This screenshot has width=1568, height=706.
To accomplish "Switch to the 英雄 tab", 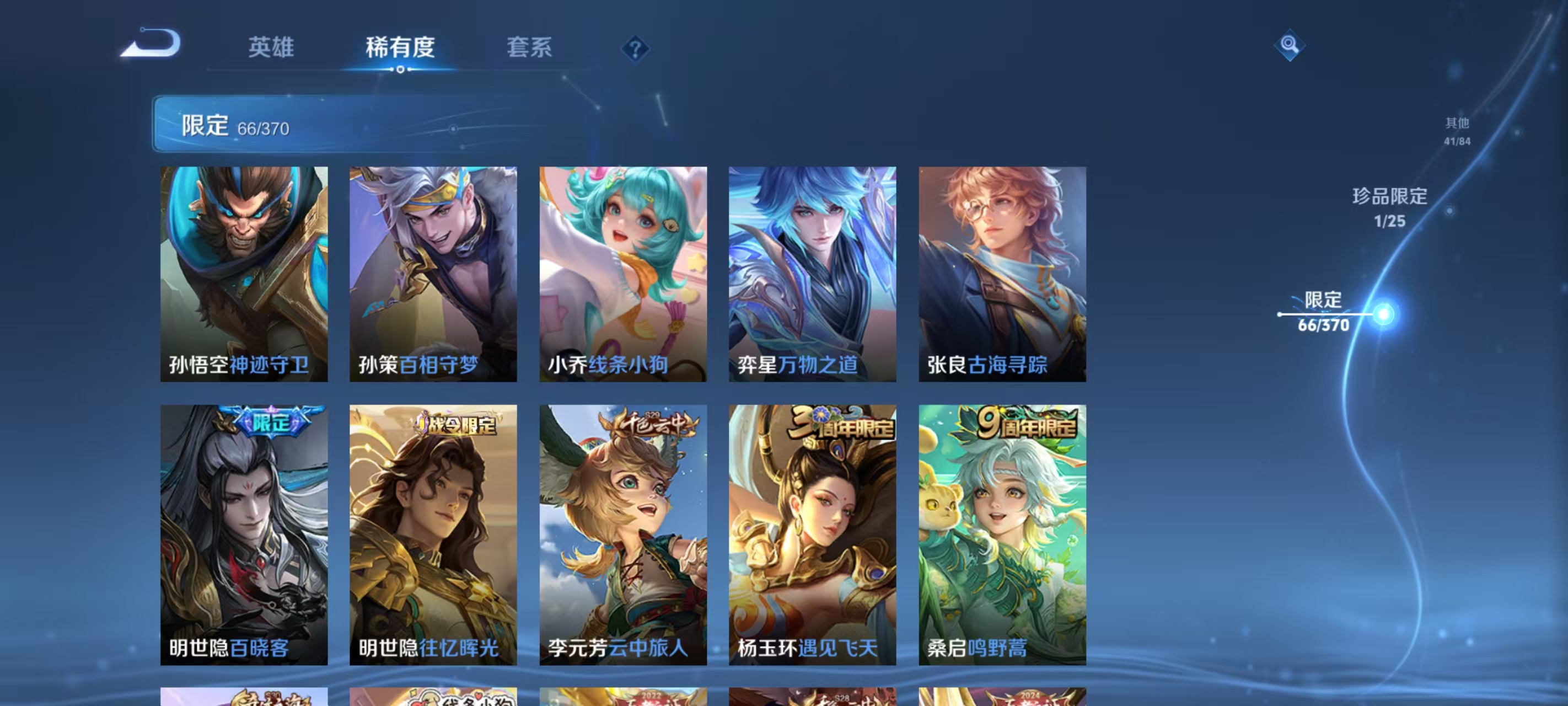I will [271, 49].
